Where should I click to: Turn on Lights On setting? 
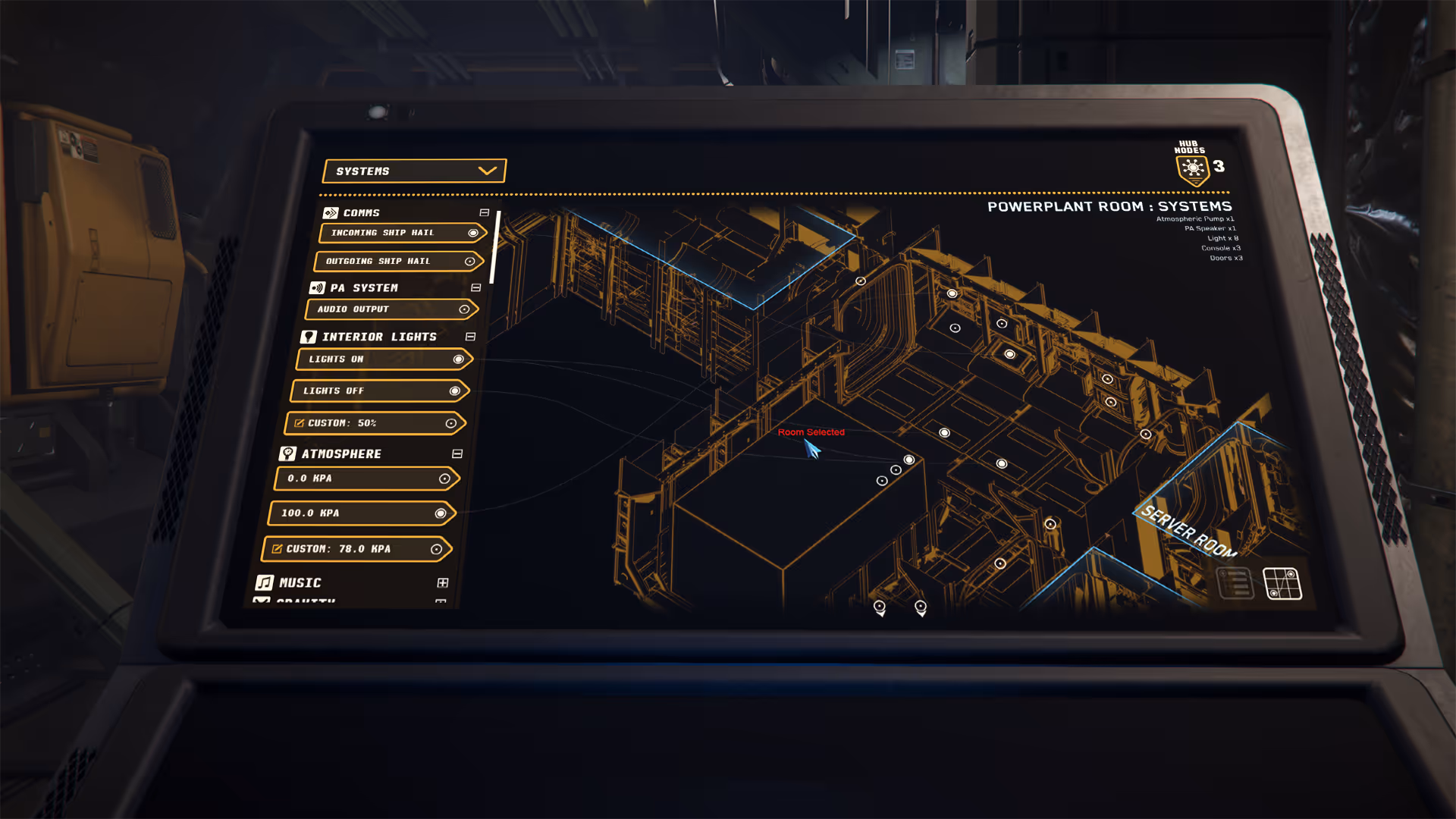pyautogui.click(x=384, y=359)
